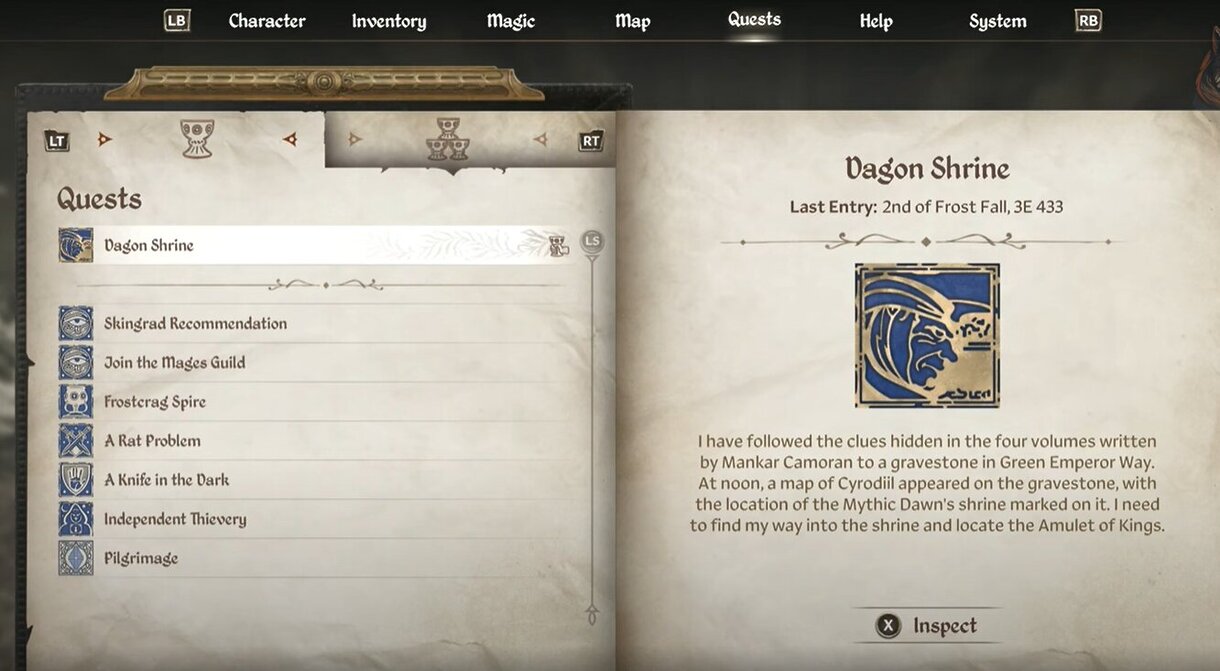Viewport: 1220px width, 671px height.
Task: Click the Dagon Shrine quest emblem image
Action: 927,336
